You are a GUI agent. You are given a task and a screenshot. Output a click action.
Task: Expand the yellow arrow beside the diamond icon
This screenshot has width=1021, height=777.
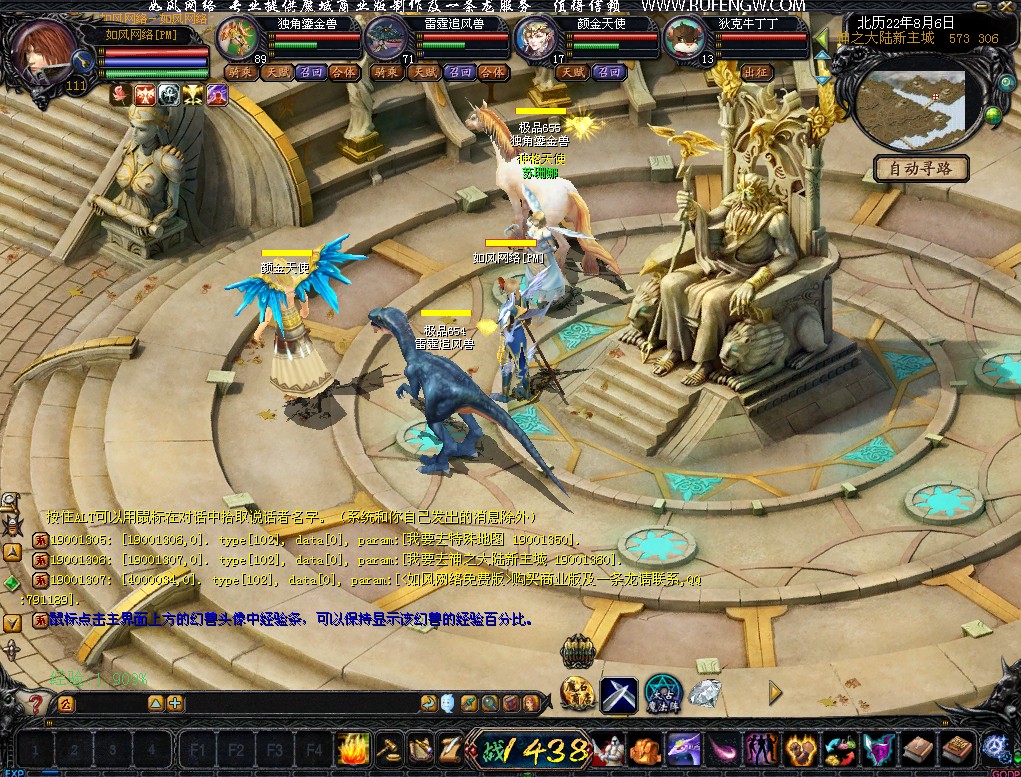click(774, 691)
